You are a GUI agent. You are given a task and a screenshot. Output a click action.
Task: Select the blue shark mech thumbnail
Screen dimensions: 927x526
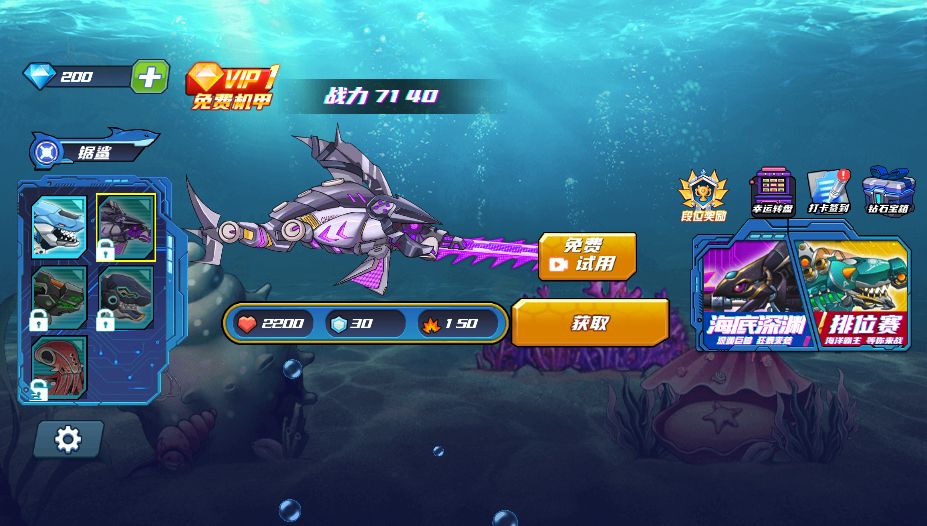click(x=58, y=227)
